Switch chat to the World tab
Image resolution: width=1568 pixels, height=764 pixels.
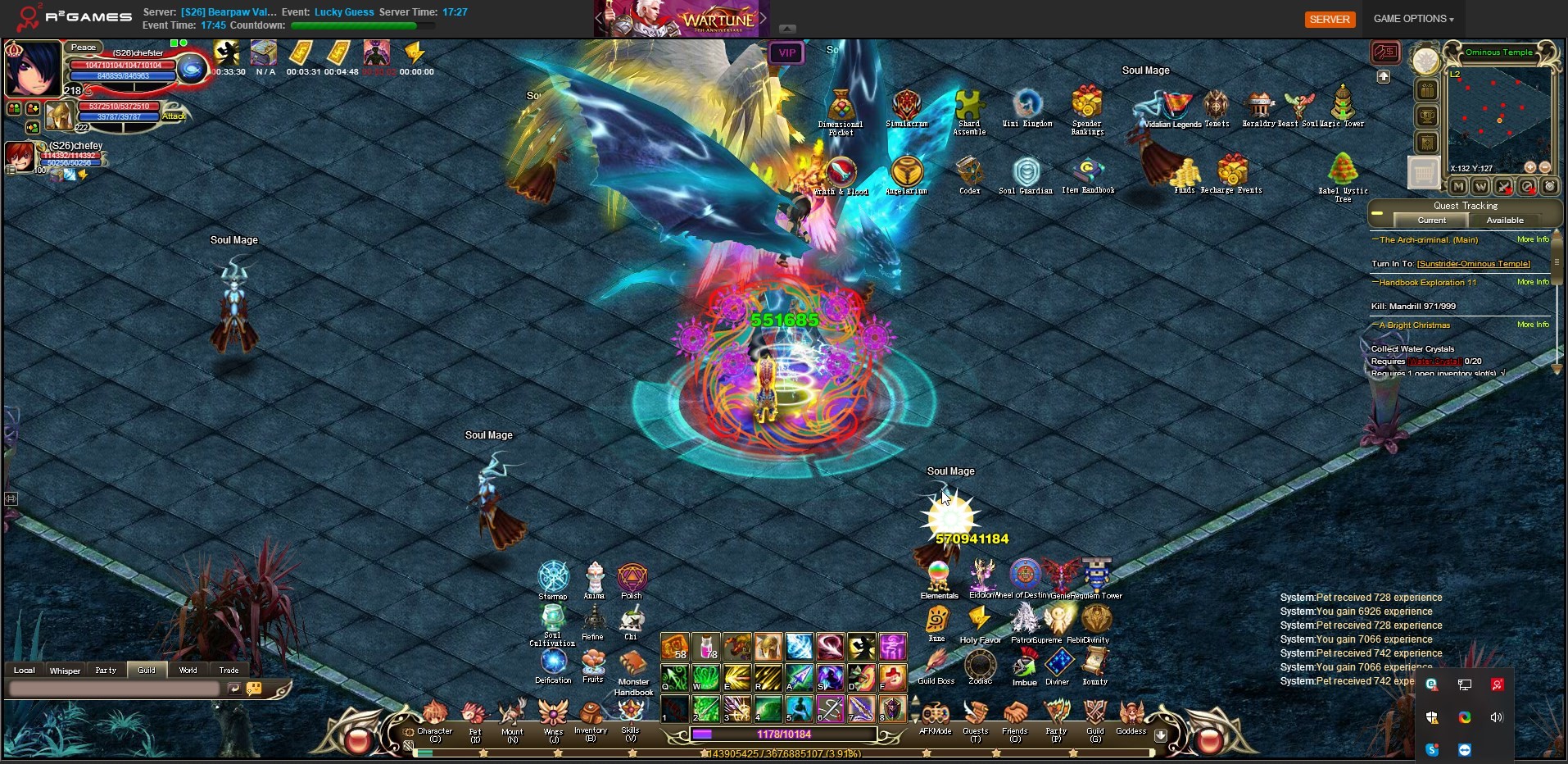[x=188, y=670]
